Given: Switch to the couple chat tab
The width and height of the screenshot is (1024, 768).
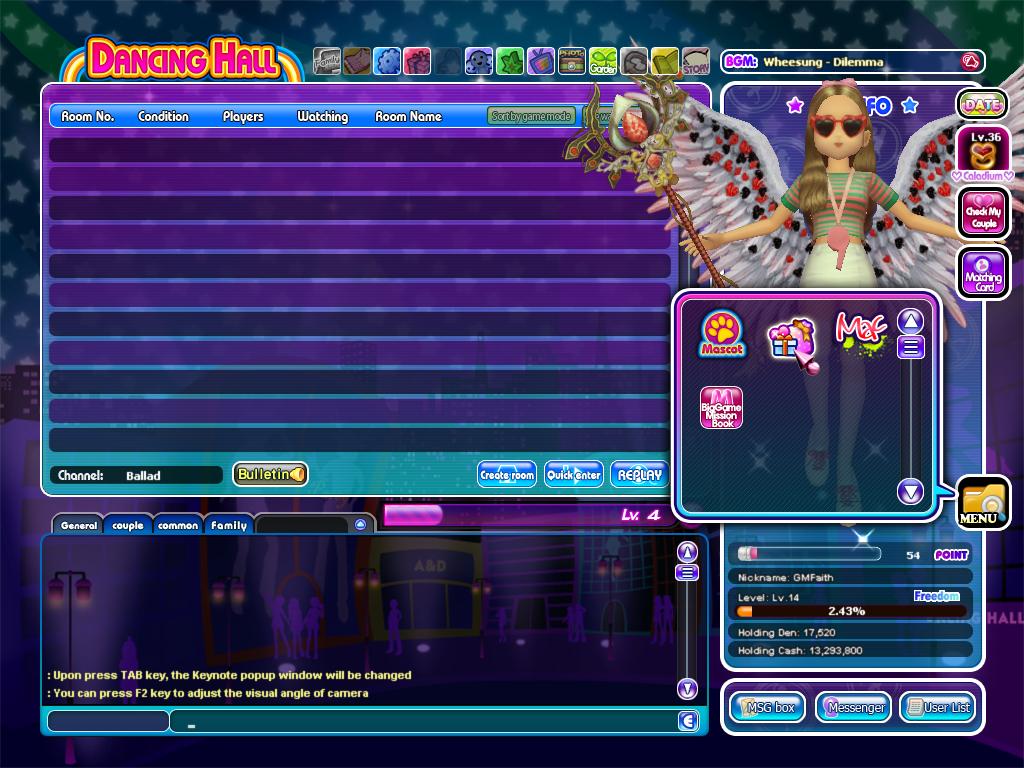Looking at the screenshot, I should pyautogui.click(x=128, y=525).
